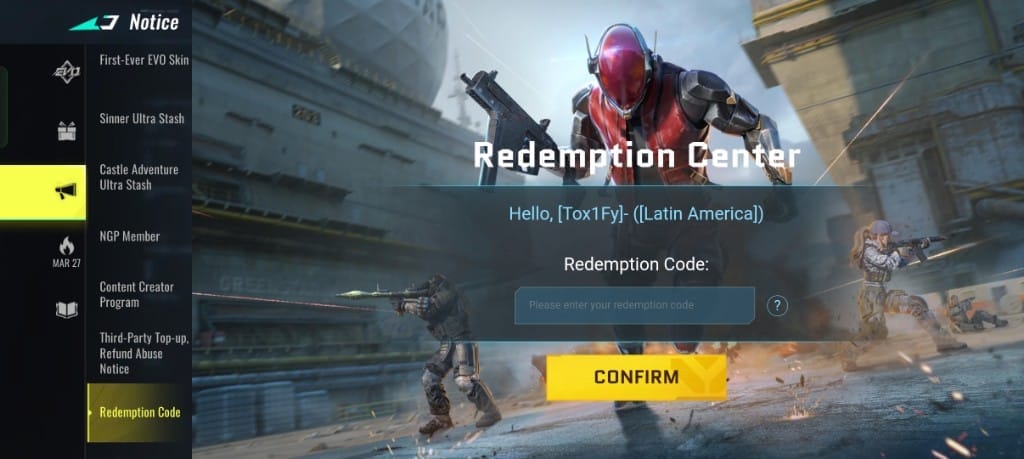View the Castle Adventure Ultra Stash notice

pos(139,177)
